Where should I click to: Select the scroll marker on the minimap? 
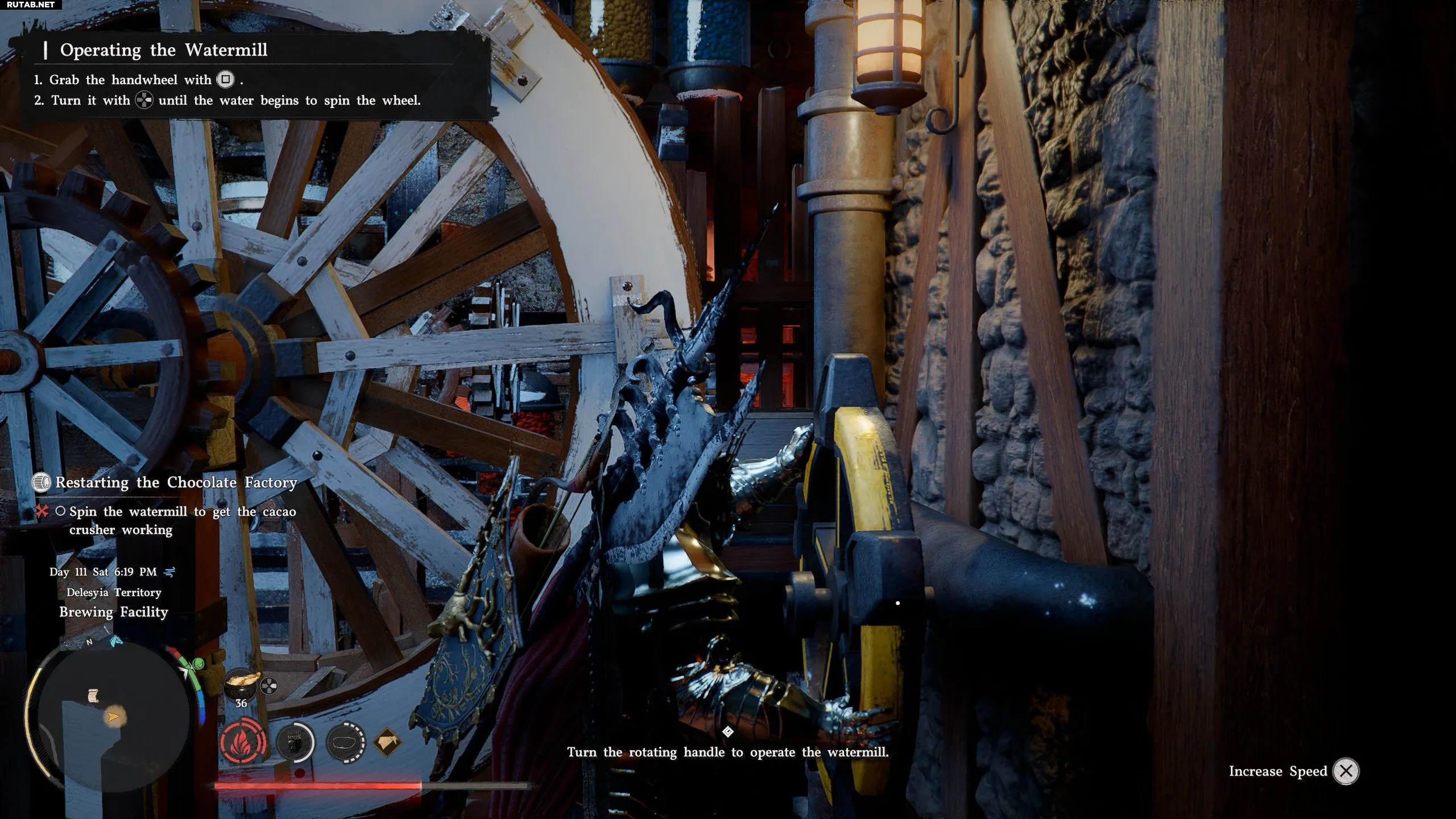point(93,696)
